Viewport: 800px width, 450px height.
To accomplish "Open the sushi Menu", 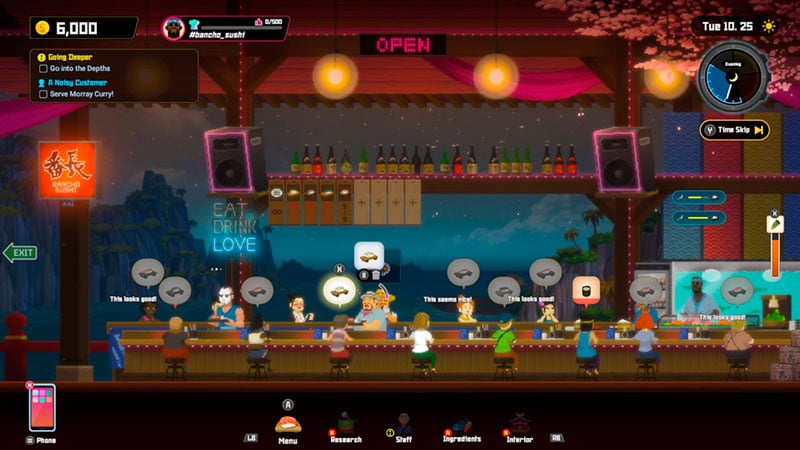I will [288, 423].
